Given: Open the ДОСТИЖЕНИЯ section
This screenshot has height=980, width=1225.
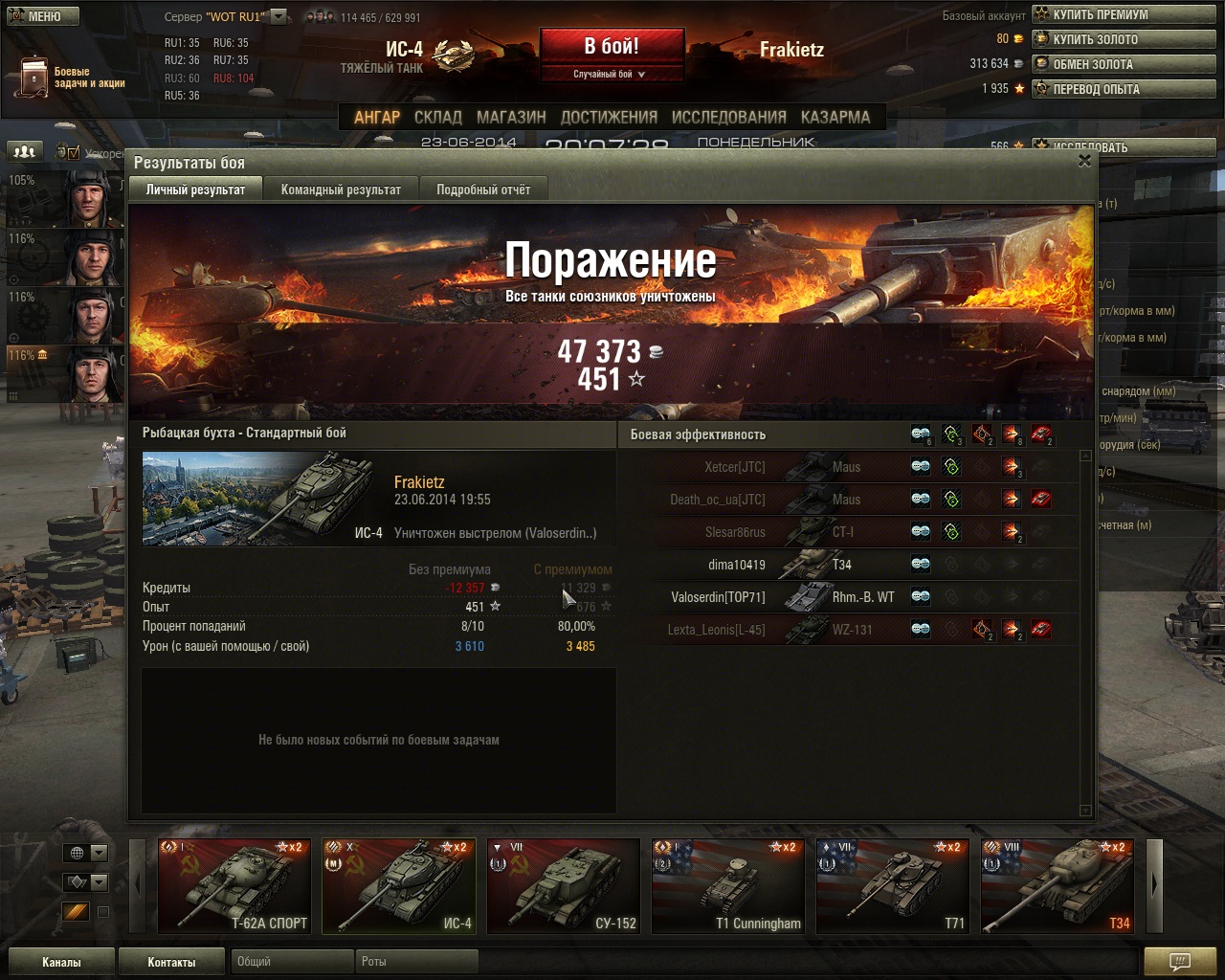Looking at the screenshot, I should (609, 117).
